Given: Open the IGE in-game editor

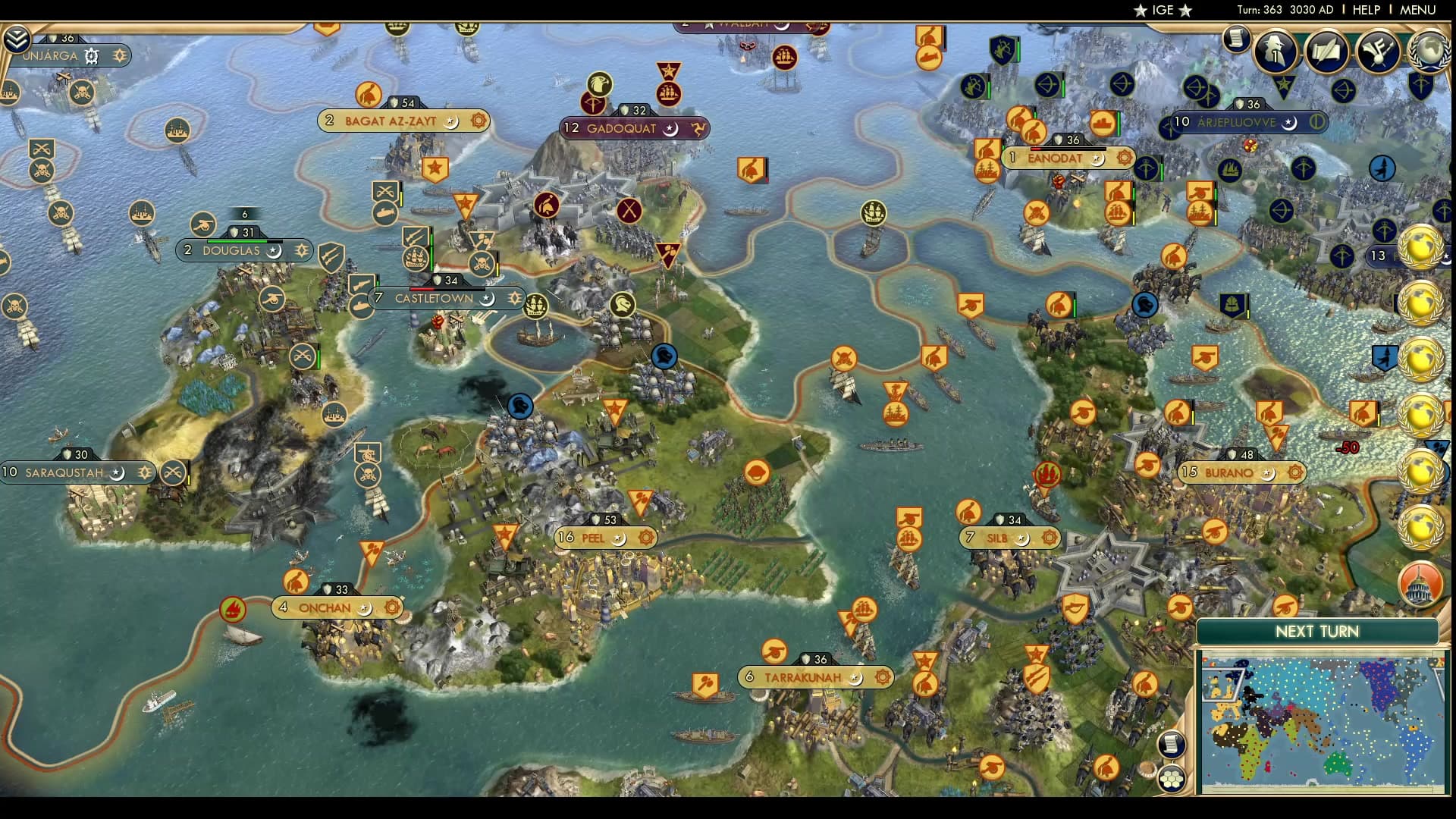Looking at the screenshot, I should [1163, 10].
